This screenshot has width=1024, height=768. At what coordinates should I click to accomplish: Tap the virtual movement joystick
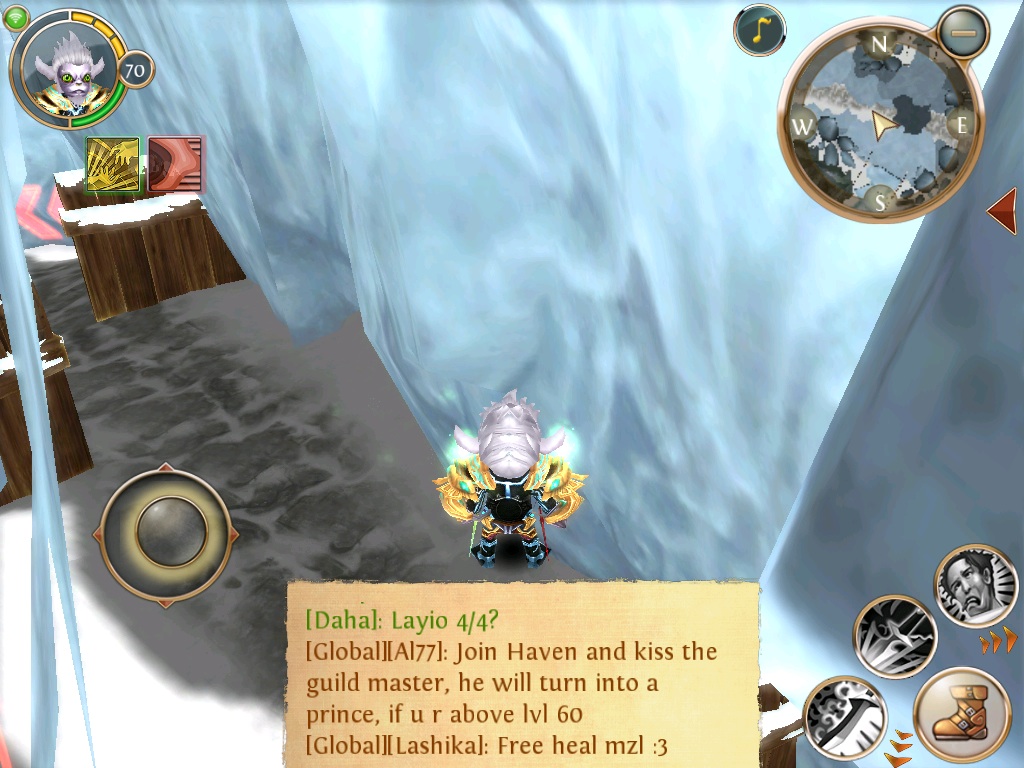click(x=165, y=535)
